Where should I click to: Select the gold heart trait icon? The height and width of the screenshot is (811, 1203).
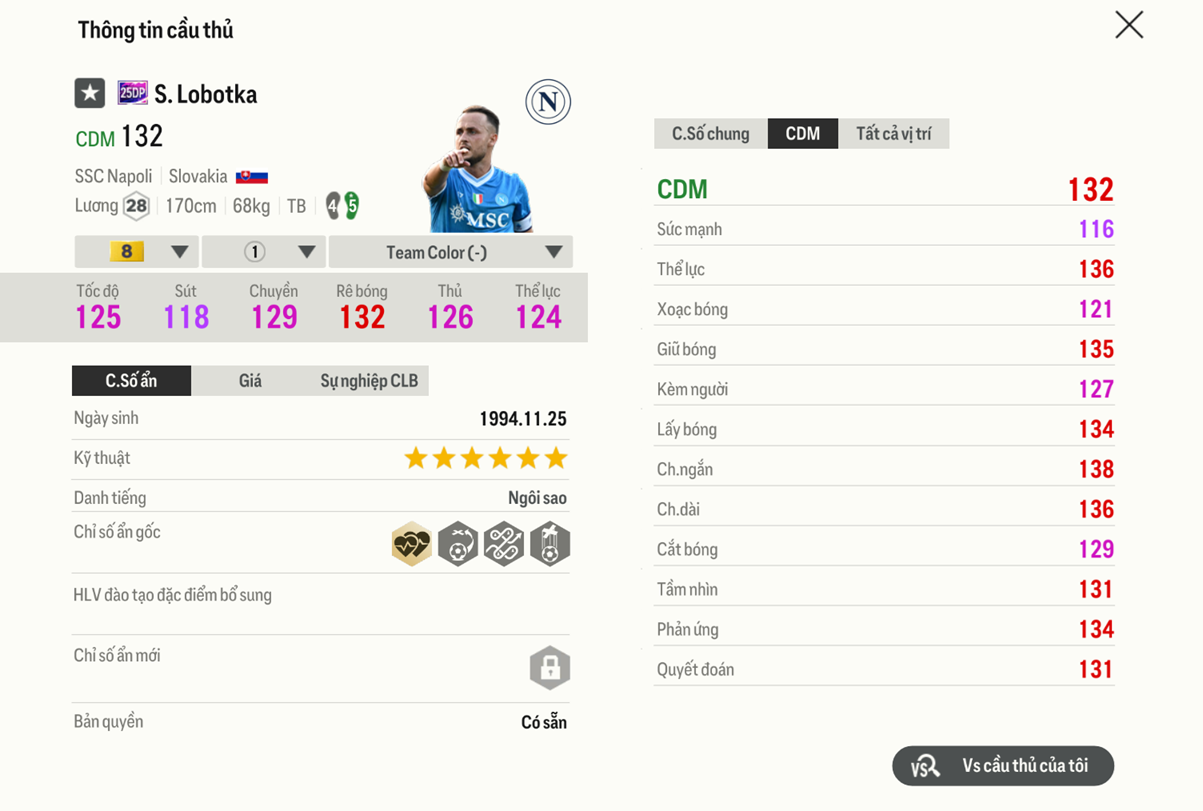(411, 545)
